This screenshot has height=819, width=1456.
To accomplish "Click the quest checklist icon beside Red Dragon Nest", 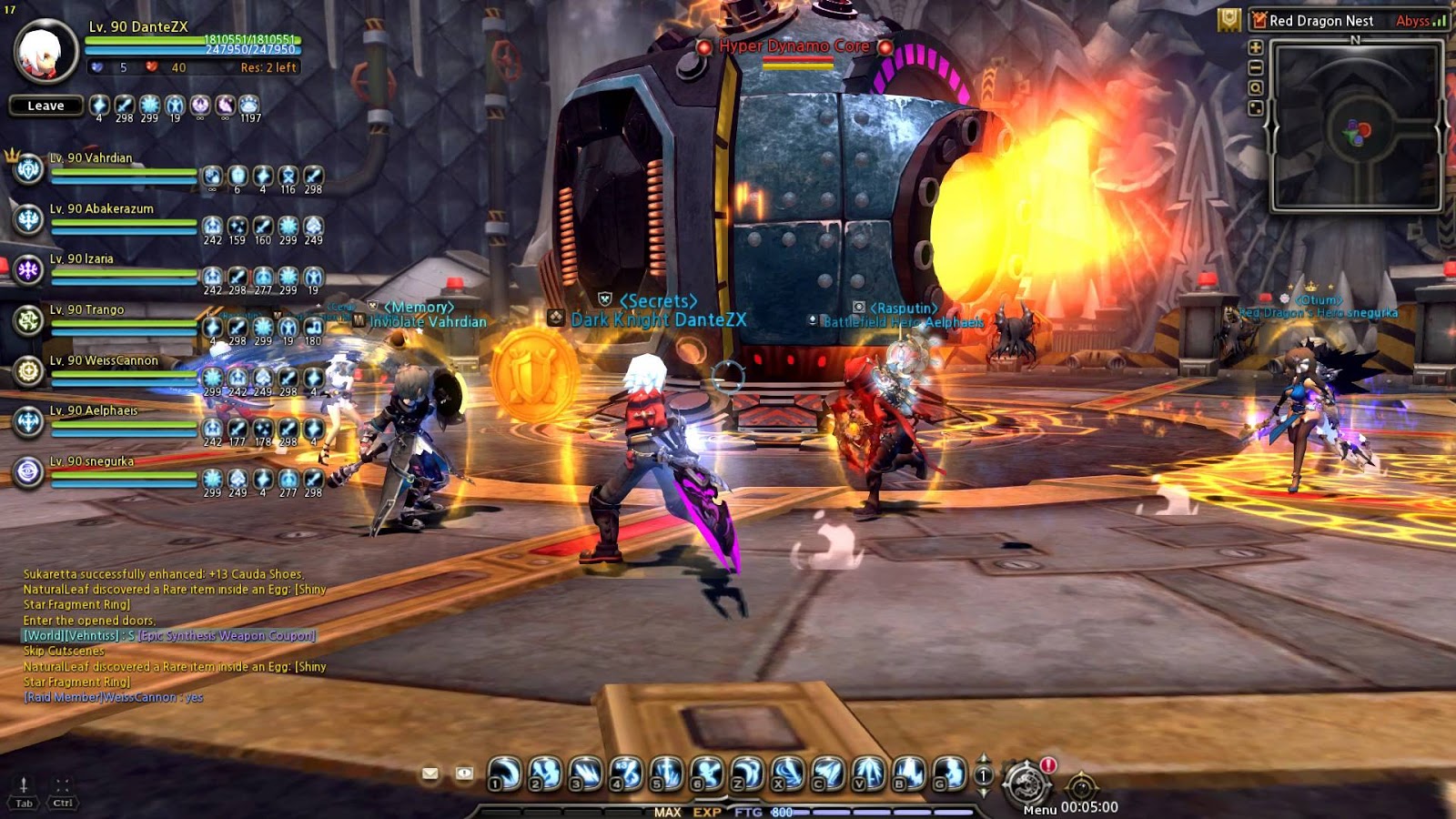I will click(1259, 18).
